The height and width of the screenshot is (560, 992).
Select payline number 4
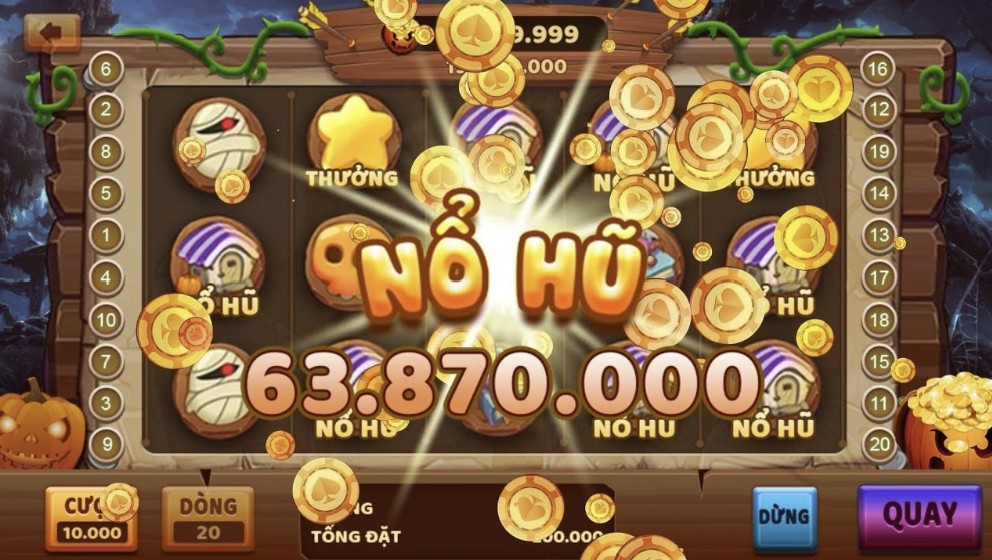[x=106, y=277]
